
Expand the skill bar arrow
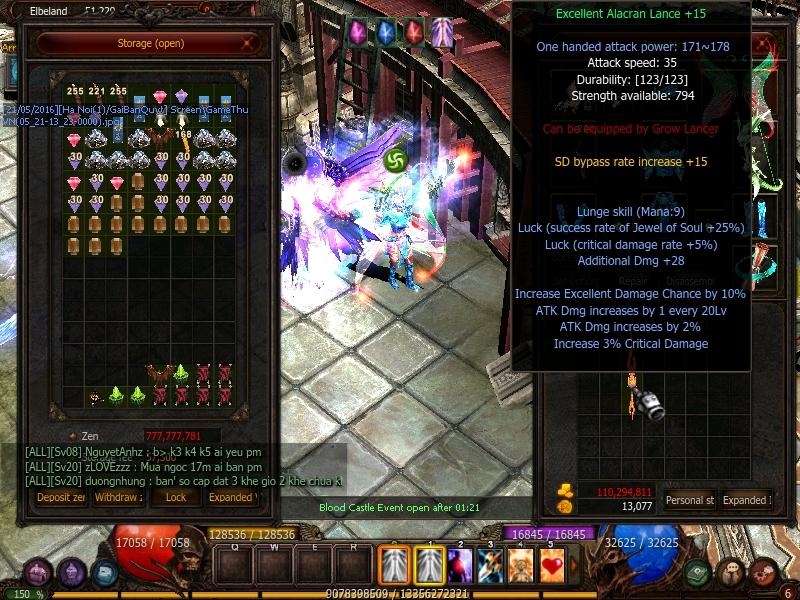pos(575,567)
